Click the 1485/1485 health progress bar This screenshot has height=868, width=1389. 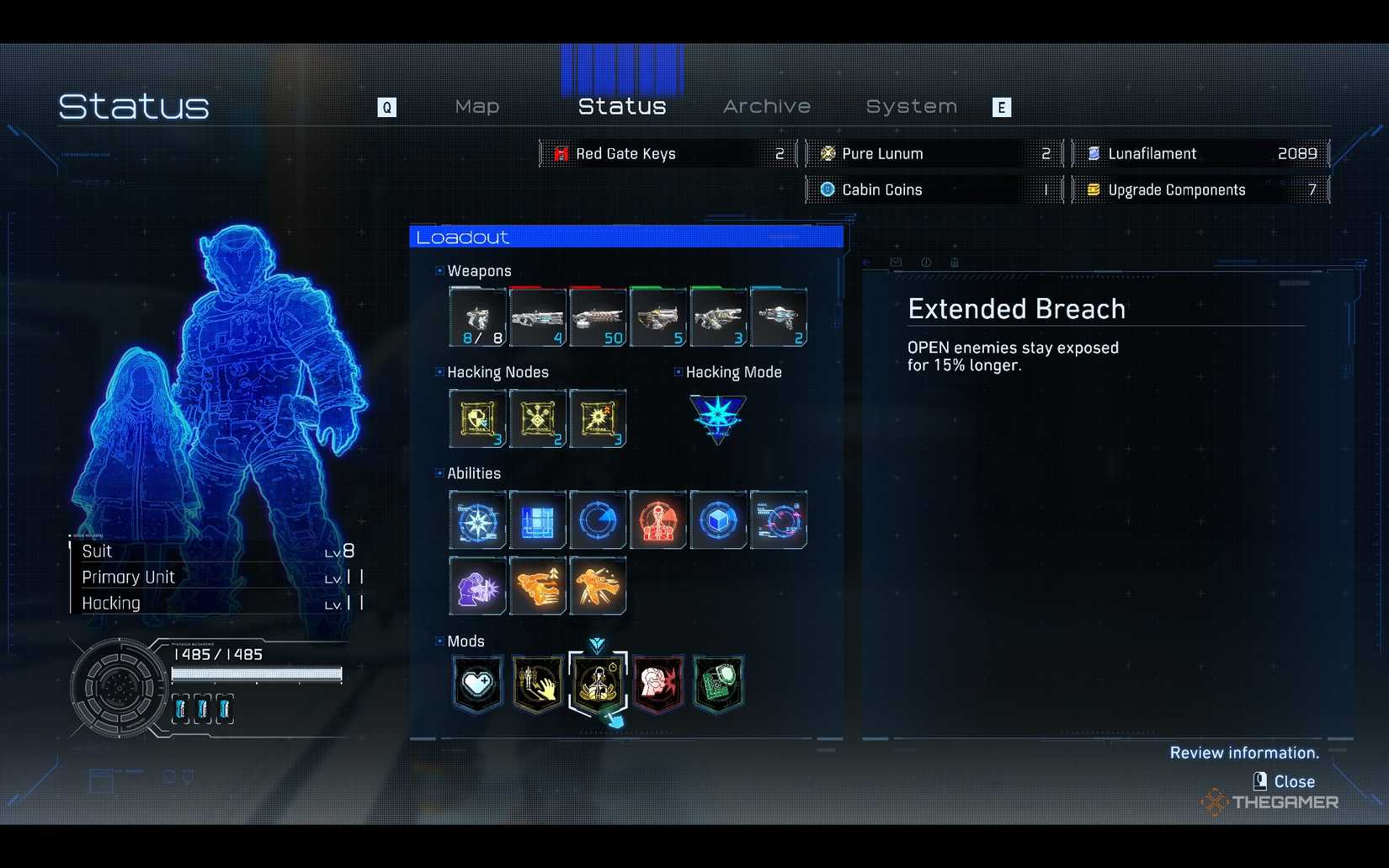(256, 674)
